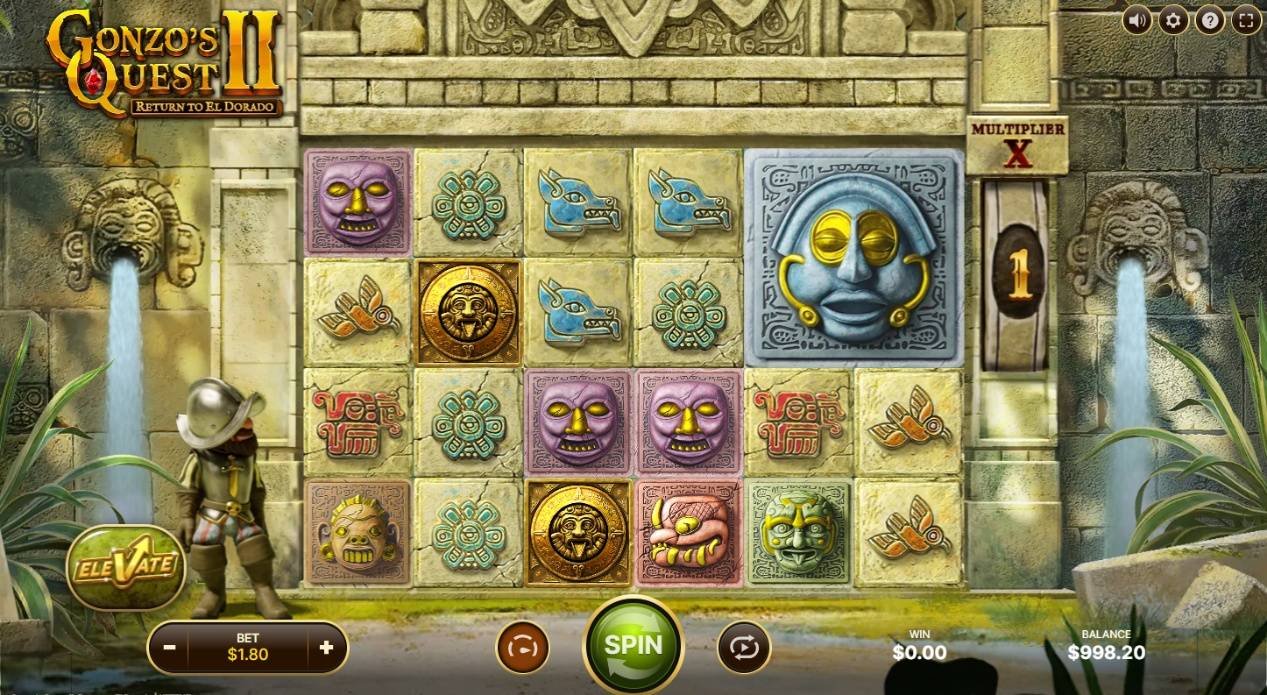
Task: Toggle fullscreen mode icon
Action: pos(1245,19)
